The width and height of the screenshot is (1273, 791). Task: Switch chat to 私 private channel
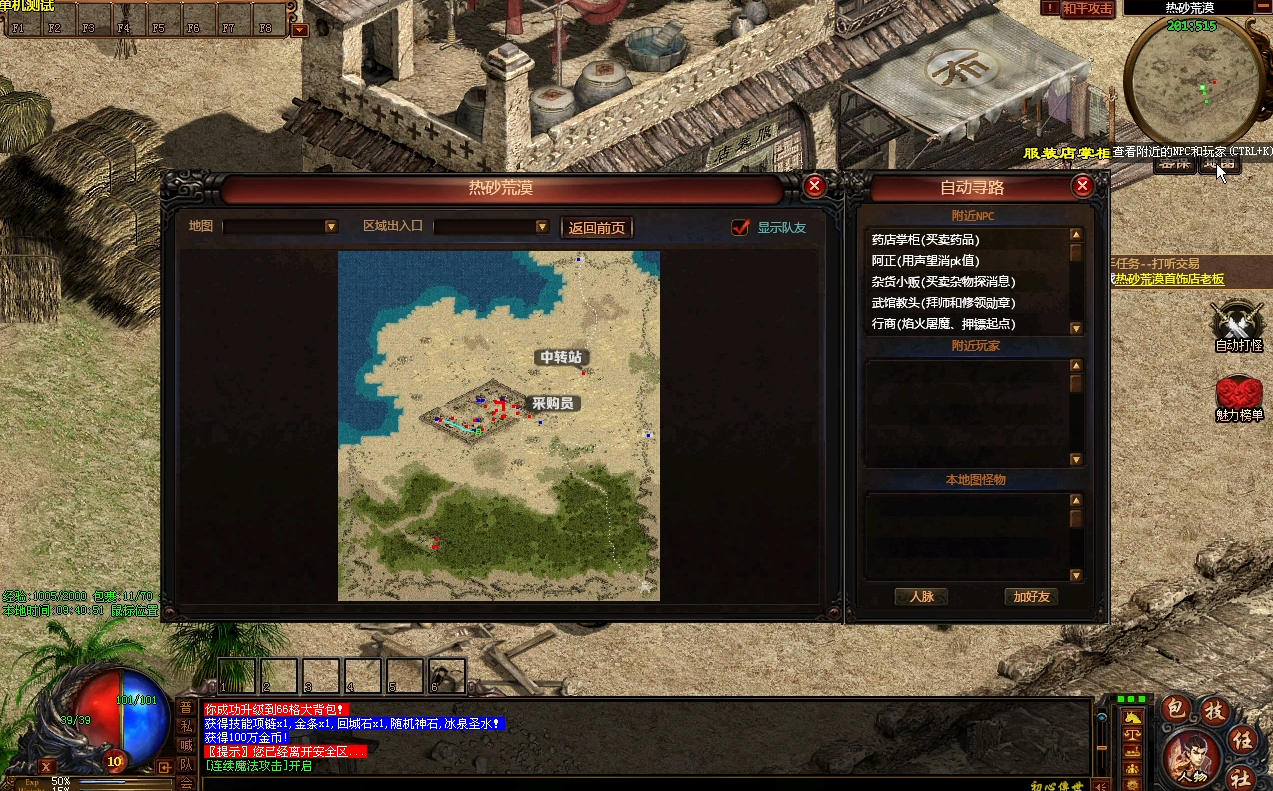click(186, 726)
